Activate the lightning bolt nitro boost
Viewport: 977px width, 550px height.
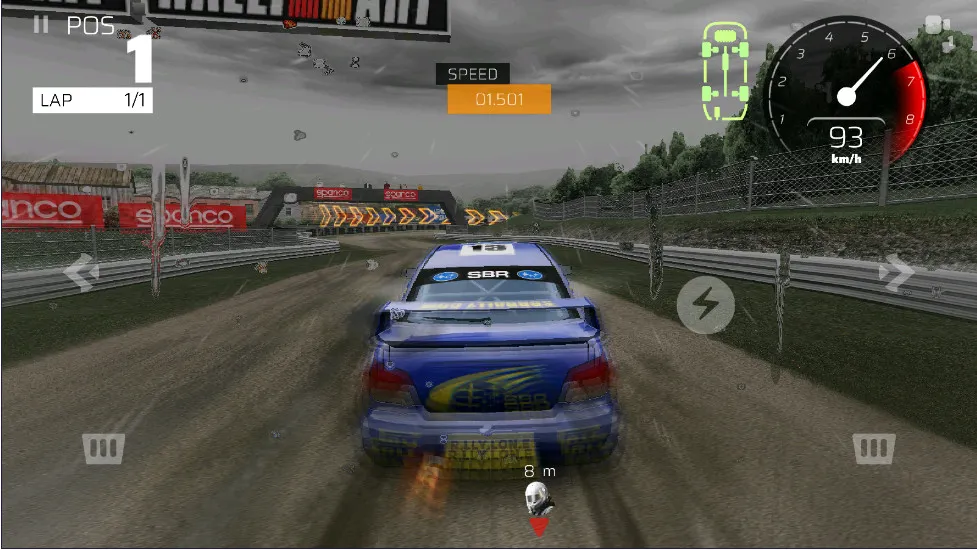706,305
